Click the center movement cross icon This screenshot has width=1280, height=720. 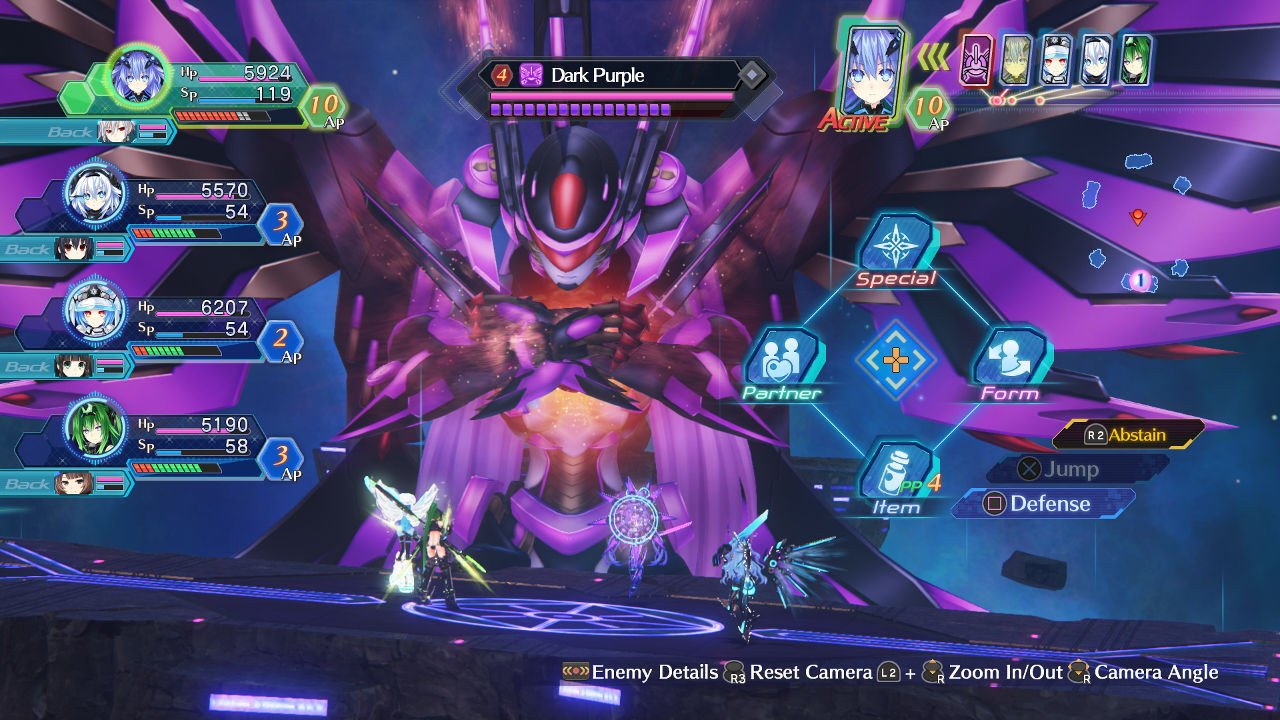point(898,358)
